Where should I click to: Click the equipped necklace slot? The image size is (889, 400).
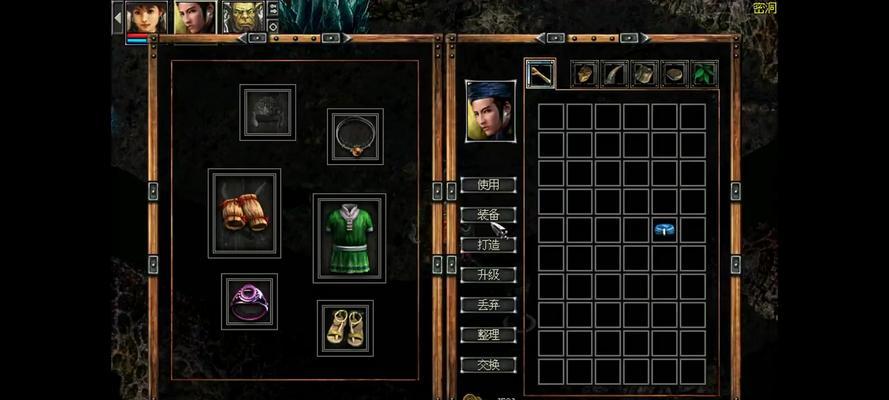click(x=355, y=136)
